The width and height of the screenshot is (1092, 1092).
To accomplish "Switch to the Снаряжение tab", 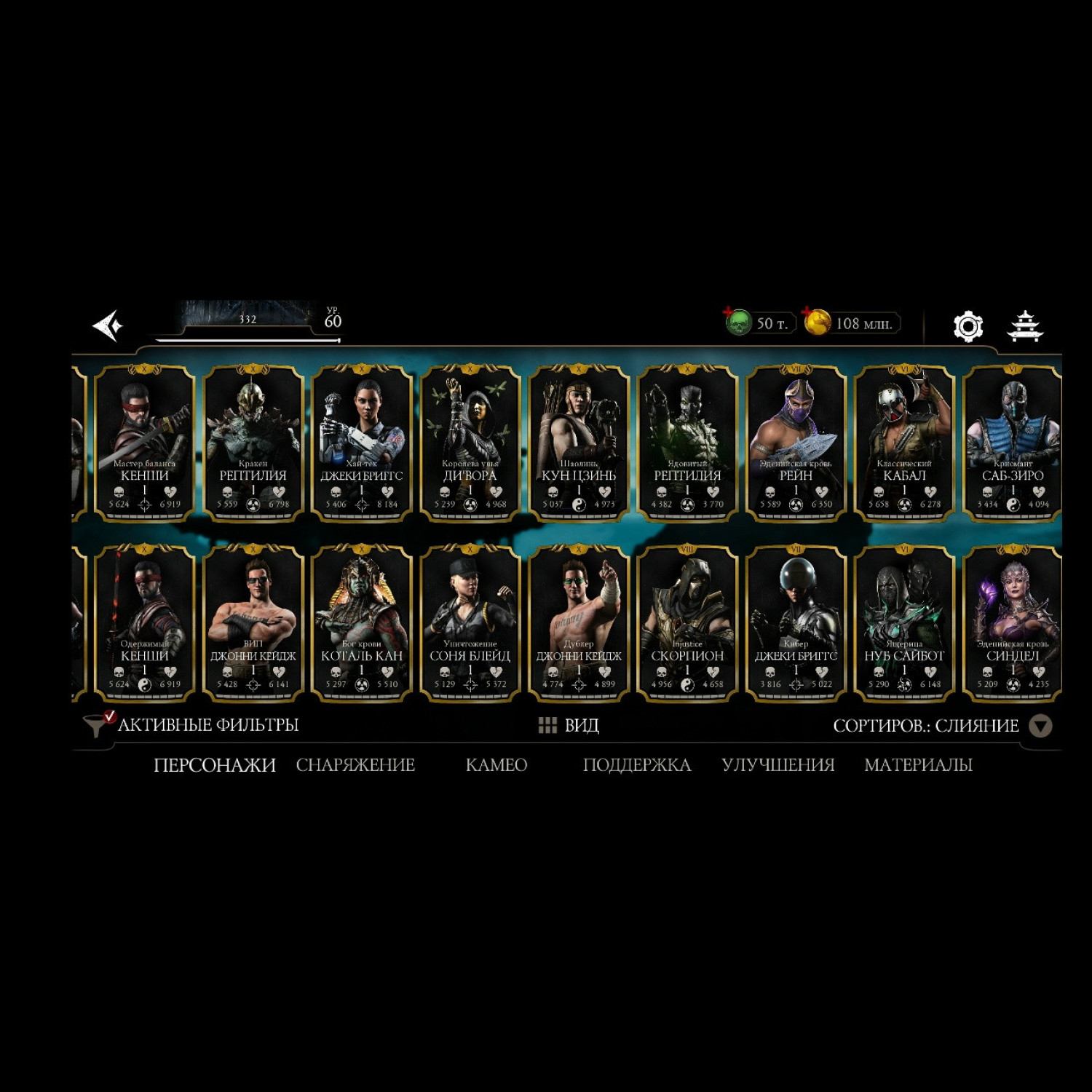I will pos(355,765).
